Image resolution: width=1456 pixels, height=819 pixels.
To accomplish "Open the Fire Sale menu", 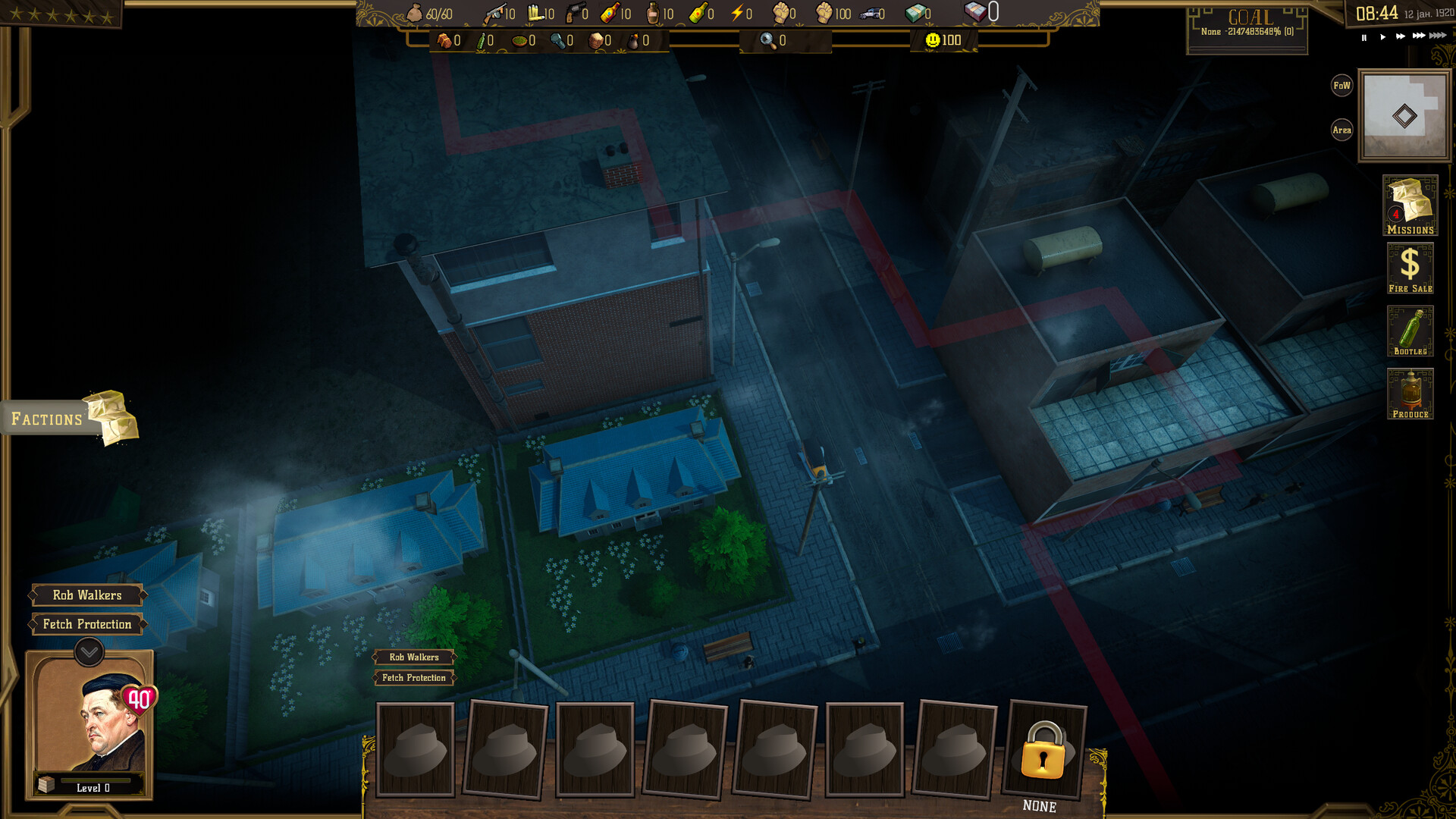I will click(1411, 268).
